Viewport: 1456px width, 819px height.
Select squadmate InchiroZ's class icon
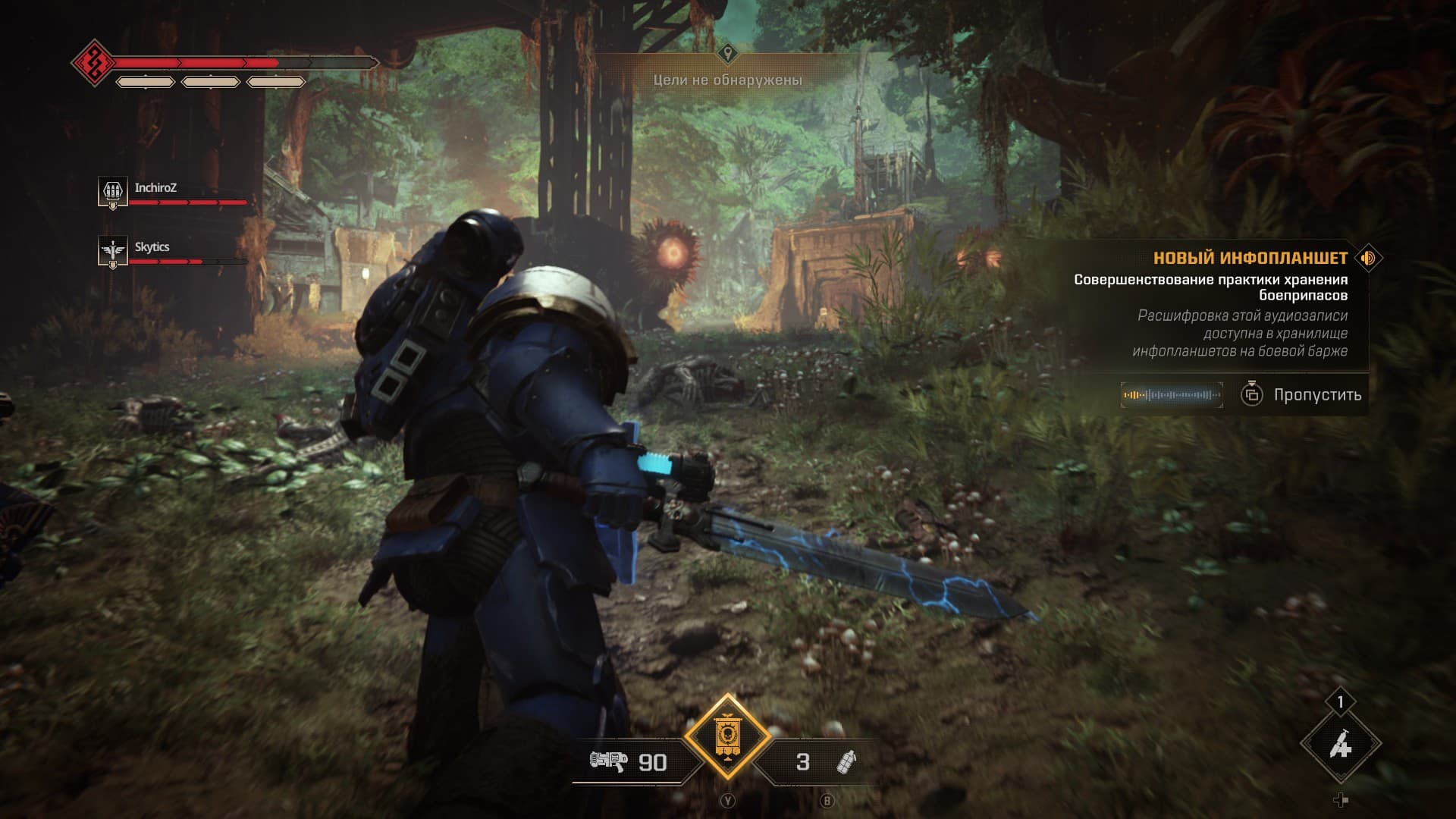(112, 191)
